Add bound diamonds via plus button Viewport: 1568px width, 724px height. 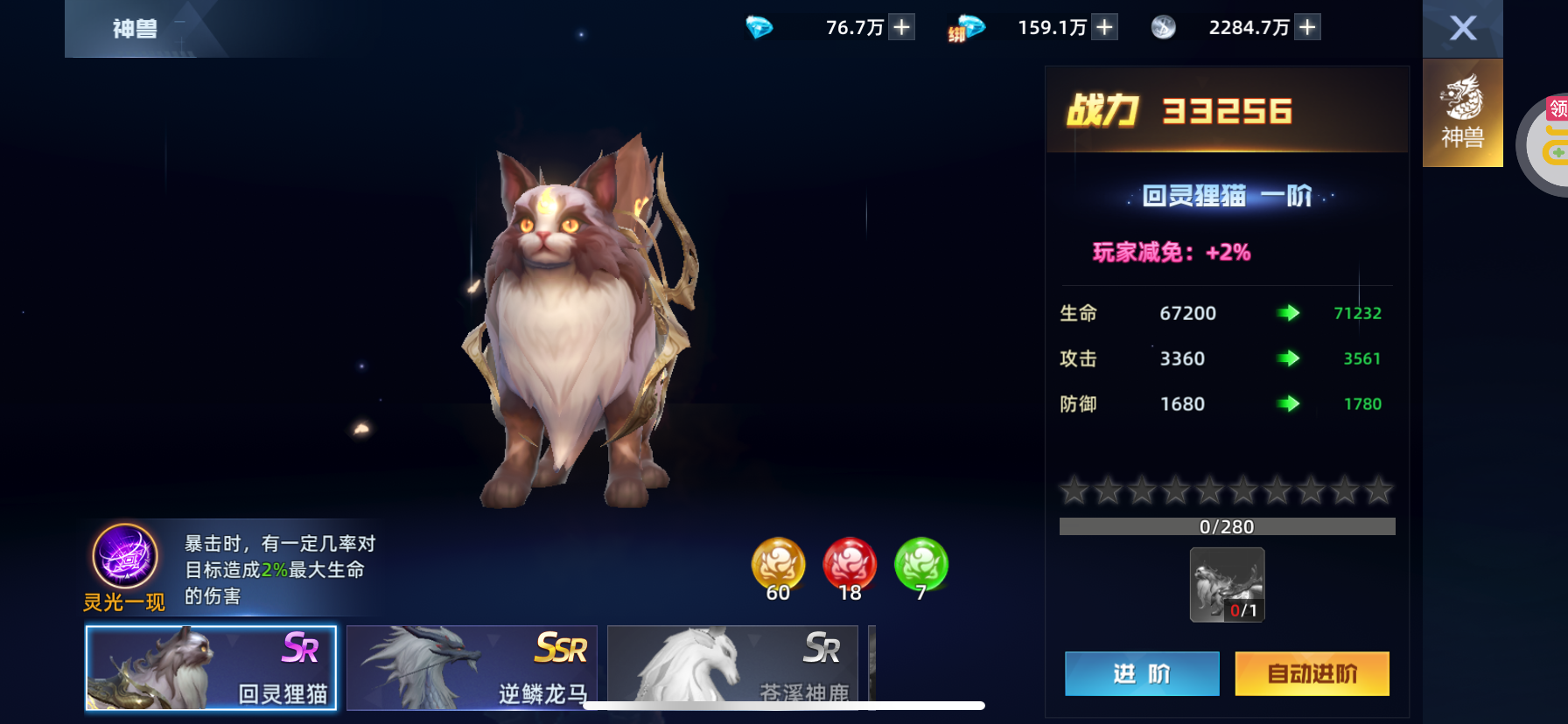[1105, 27]
